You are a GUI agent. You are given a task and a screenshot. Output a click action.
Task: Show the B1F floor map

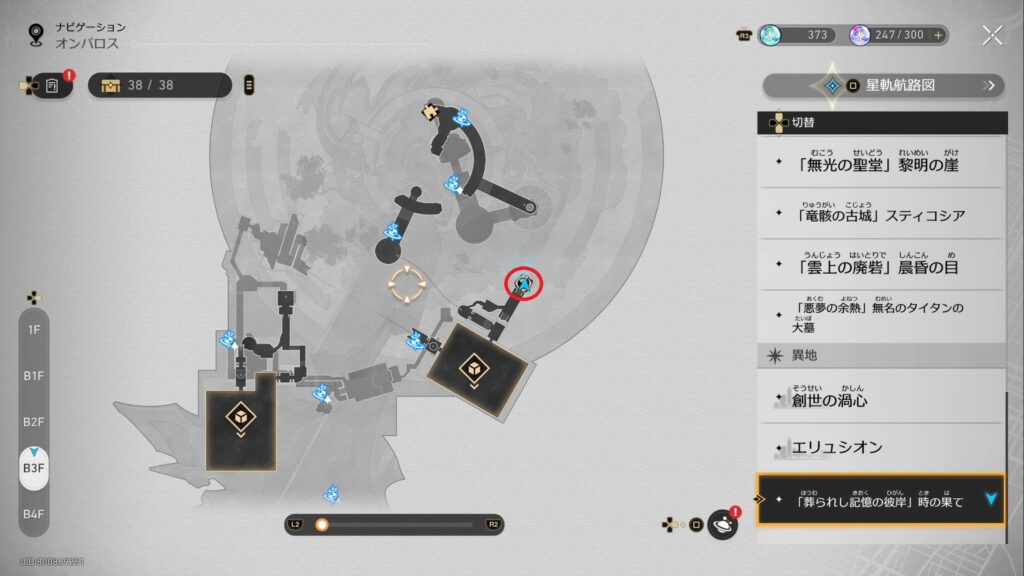tap(34, 376)
